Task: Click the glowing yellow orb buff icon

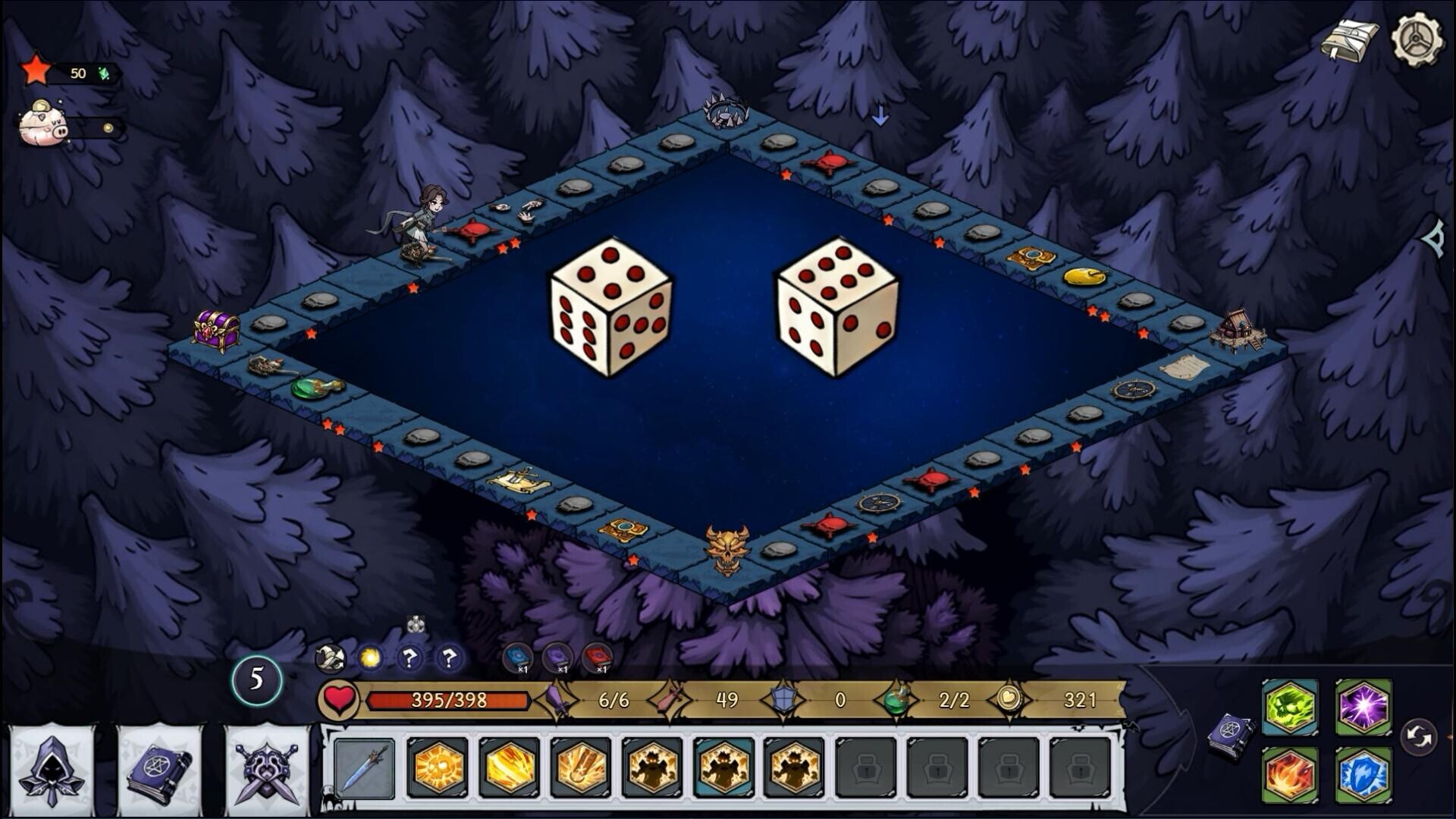Action: point(370,657)
